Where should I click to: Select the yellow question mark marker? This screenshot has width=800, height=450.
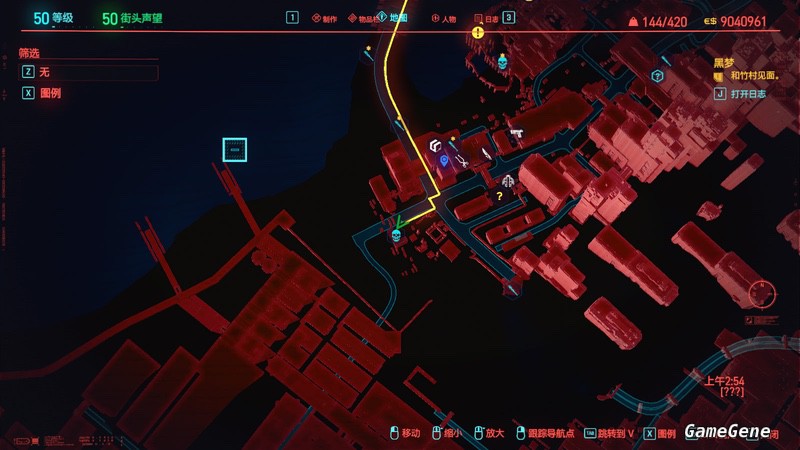click(x=500, y=197)
